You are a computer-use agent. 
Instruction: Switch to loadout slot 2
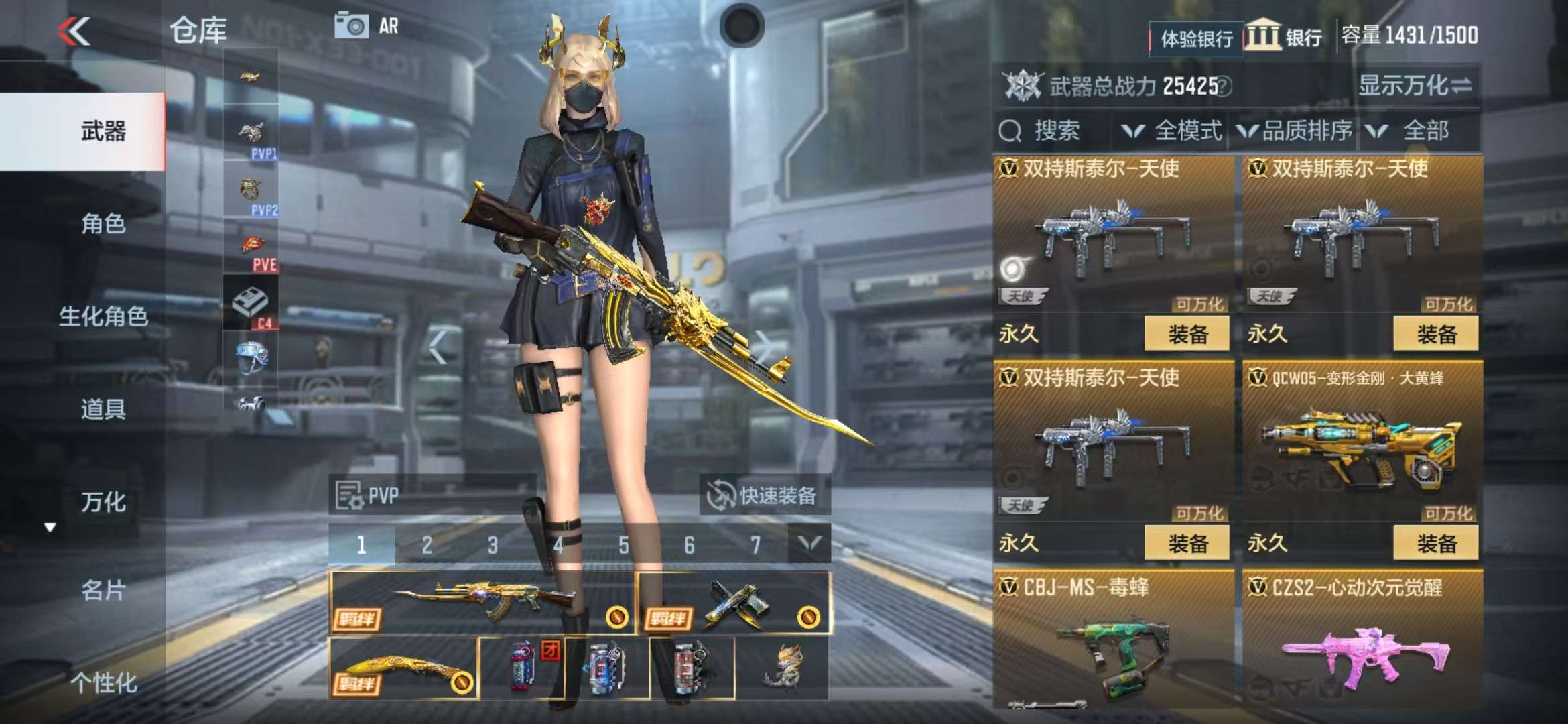coord(427,545)
